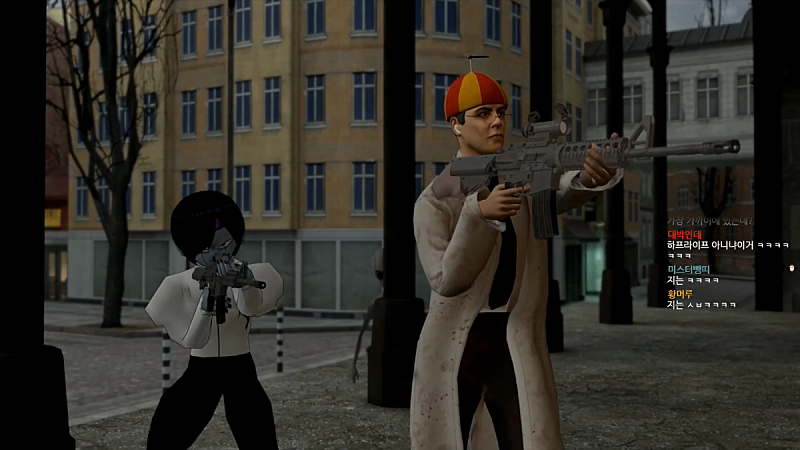Select chat user 미스터뱅띠

tap(689, 269)
